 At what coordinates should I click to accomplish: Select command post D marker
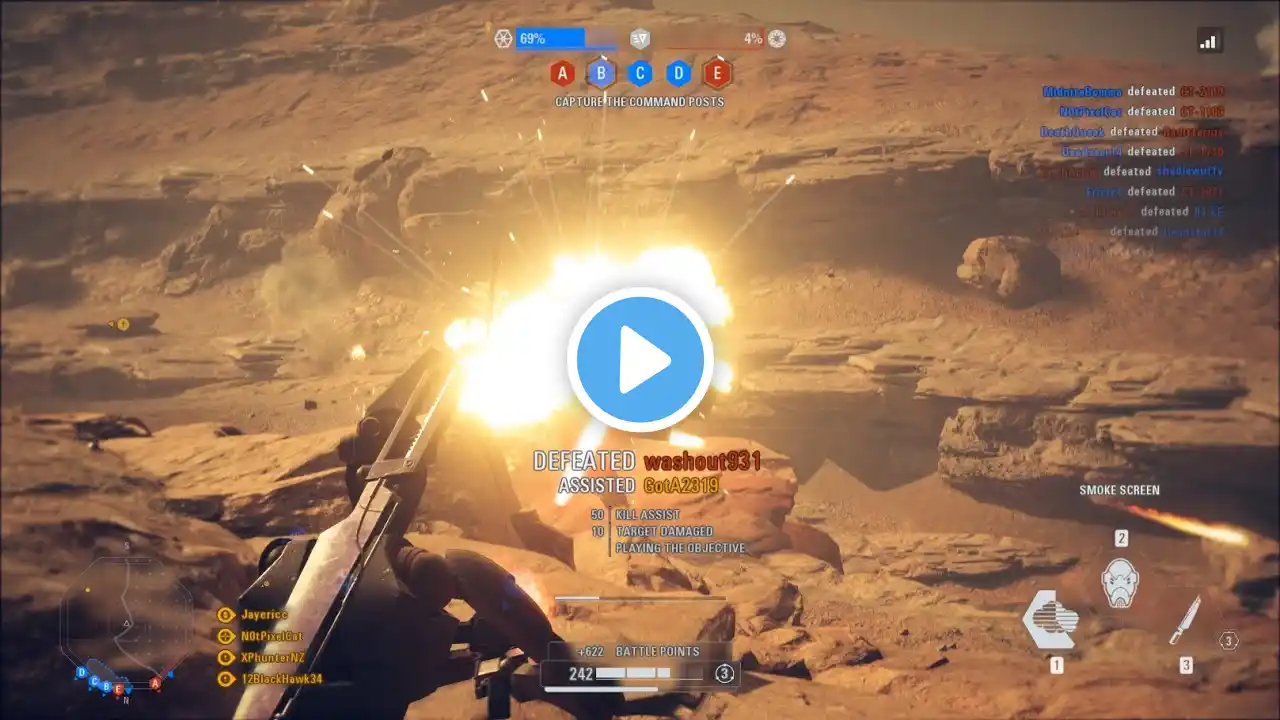tap(679, 73)
